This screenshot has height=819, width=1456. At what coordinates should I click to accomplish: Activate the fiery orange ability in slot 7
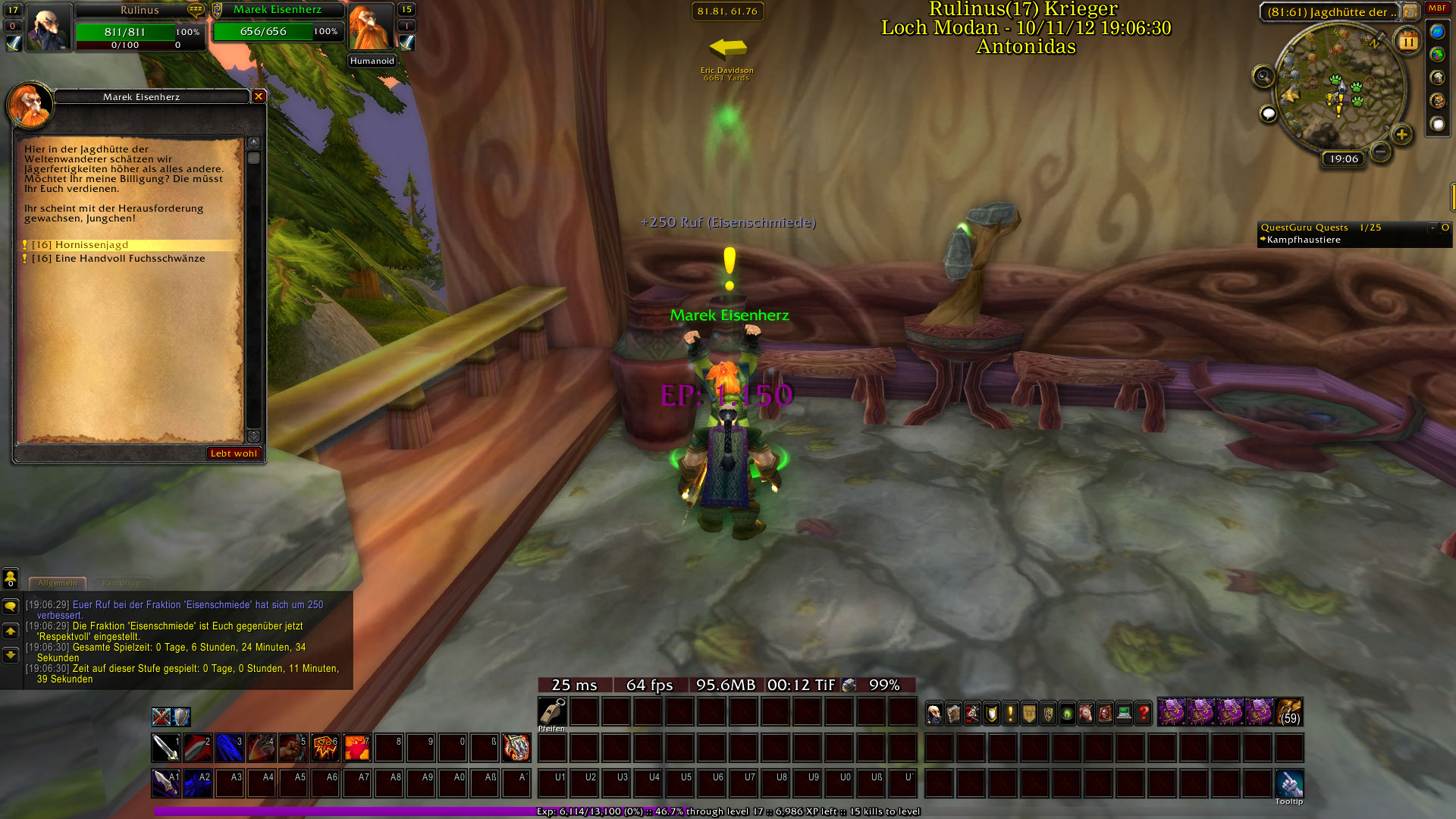tap(356, 748)
